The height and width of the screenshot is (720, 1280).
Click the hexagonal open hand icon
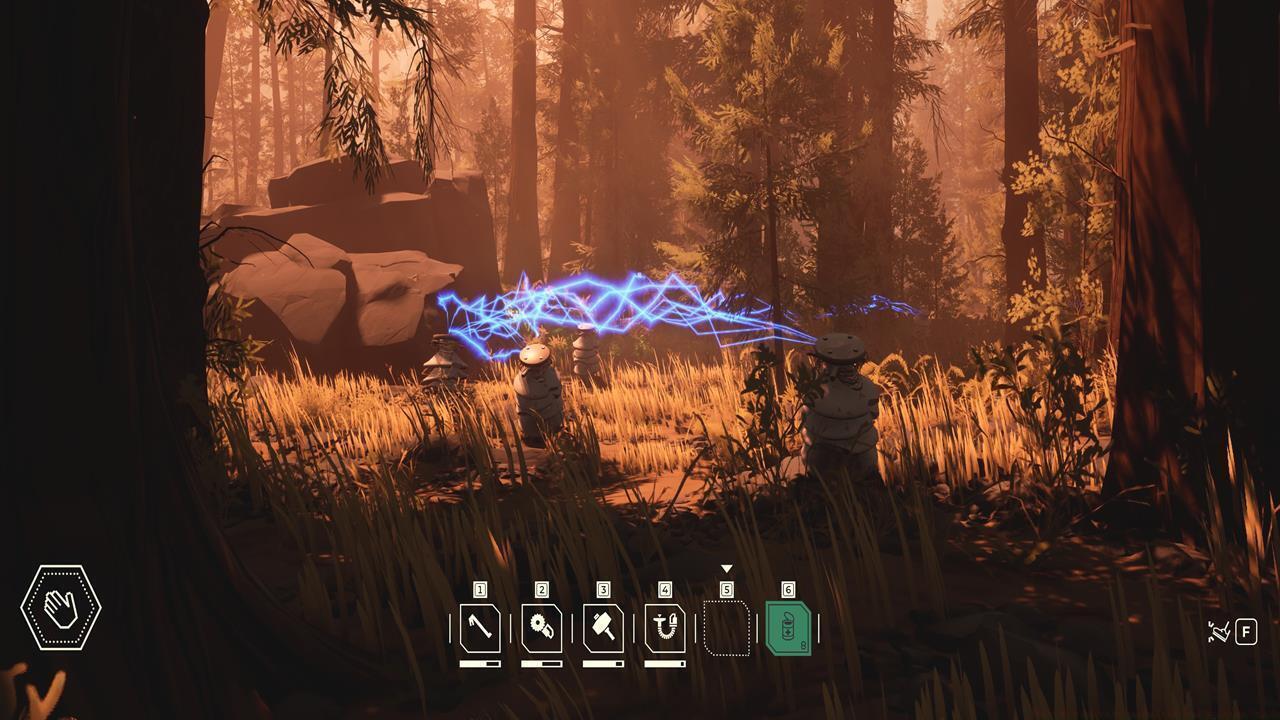61,607
